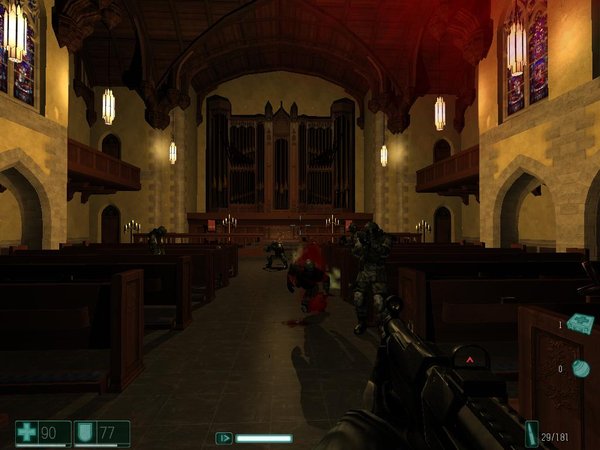This screenshot has width=600, height=450.
Task: Click the ammo magazine icon
Action: 531,433
